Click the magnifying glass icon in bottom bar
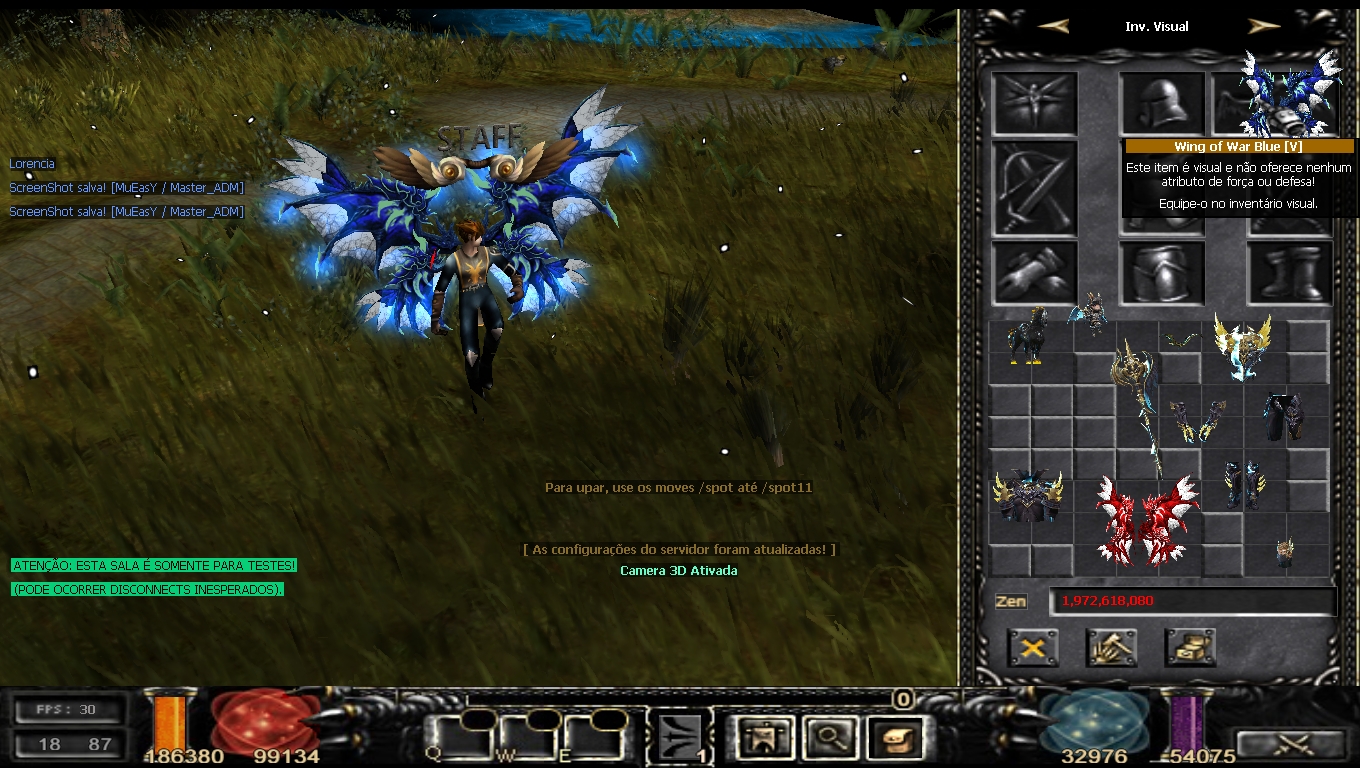Image resolution: width=1360 pixels, height=768 pixels. (x=830, y=739)
